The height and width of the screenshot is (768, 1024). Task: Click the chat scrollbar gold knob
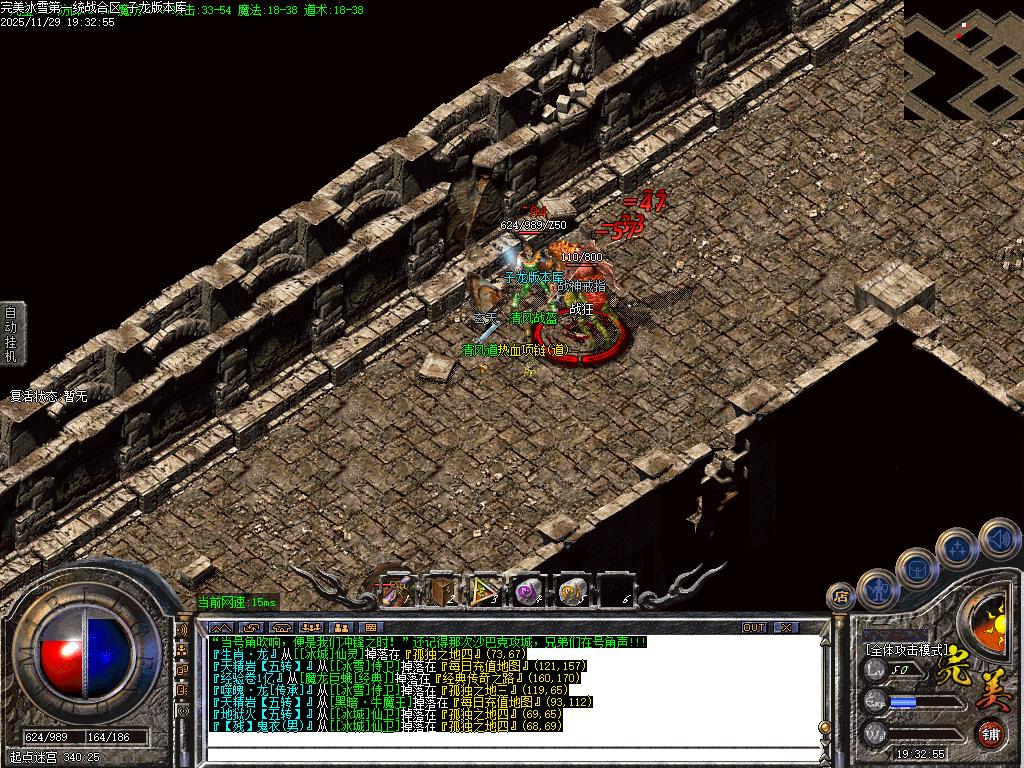(823, 727)
